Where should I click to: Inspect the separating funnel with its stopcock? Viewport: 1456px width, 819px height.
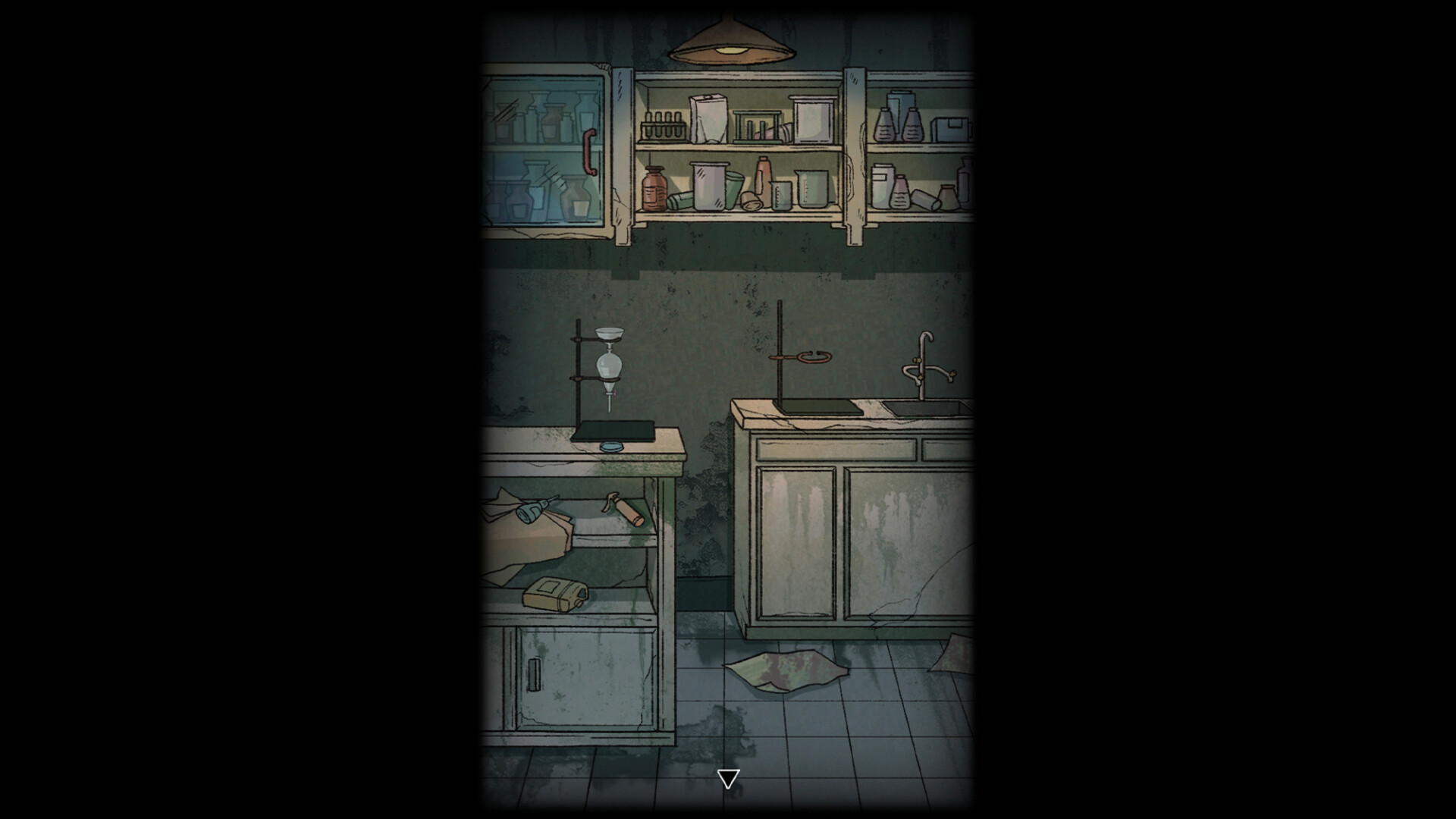point(610,370)
